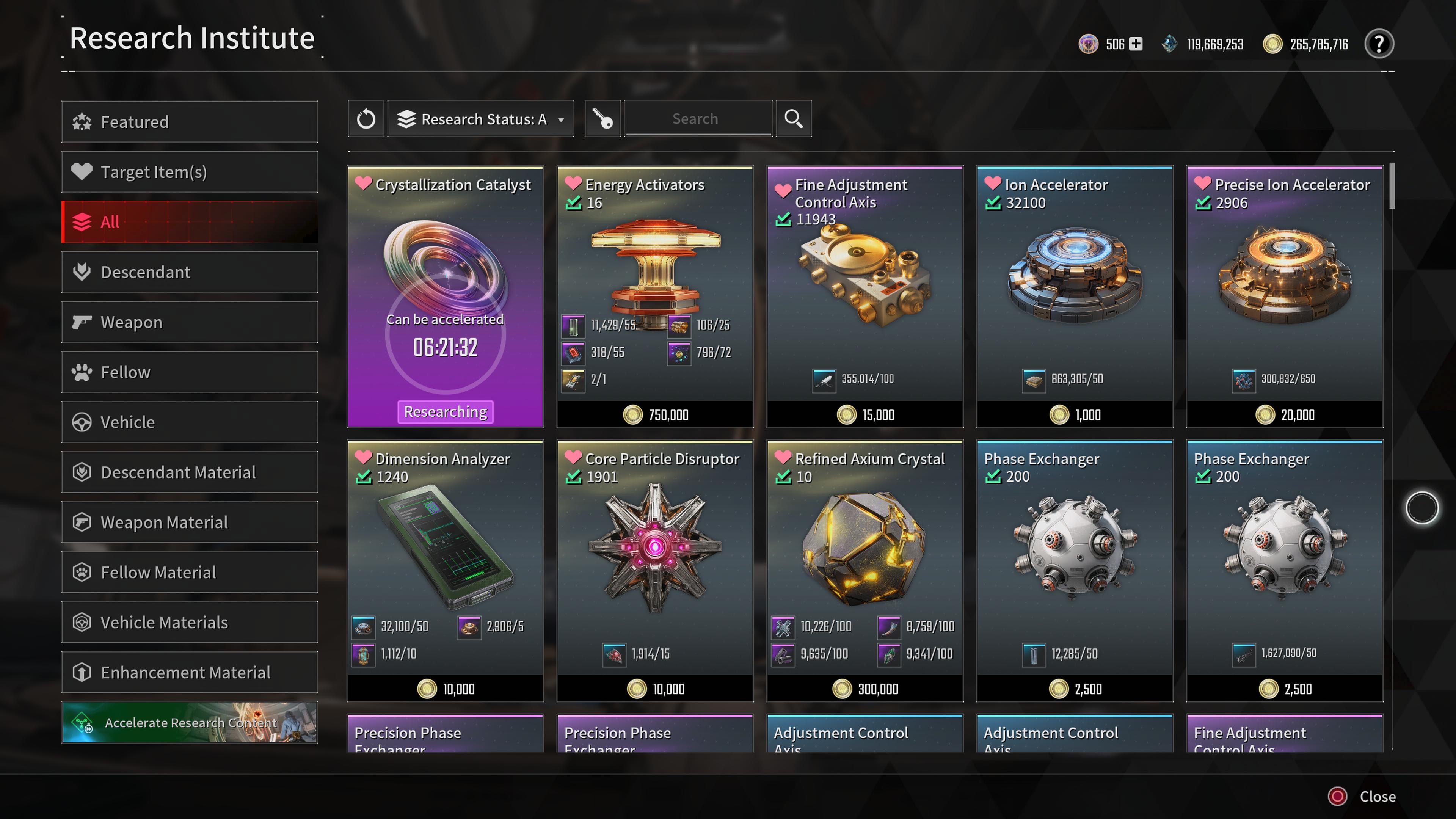Open the Research Status dropdown
1456x819 pixels.
481,119
